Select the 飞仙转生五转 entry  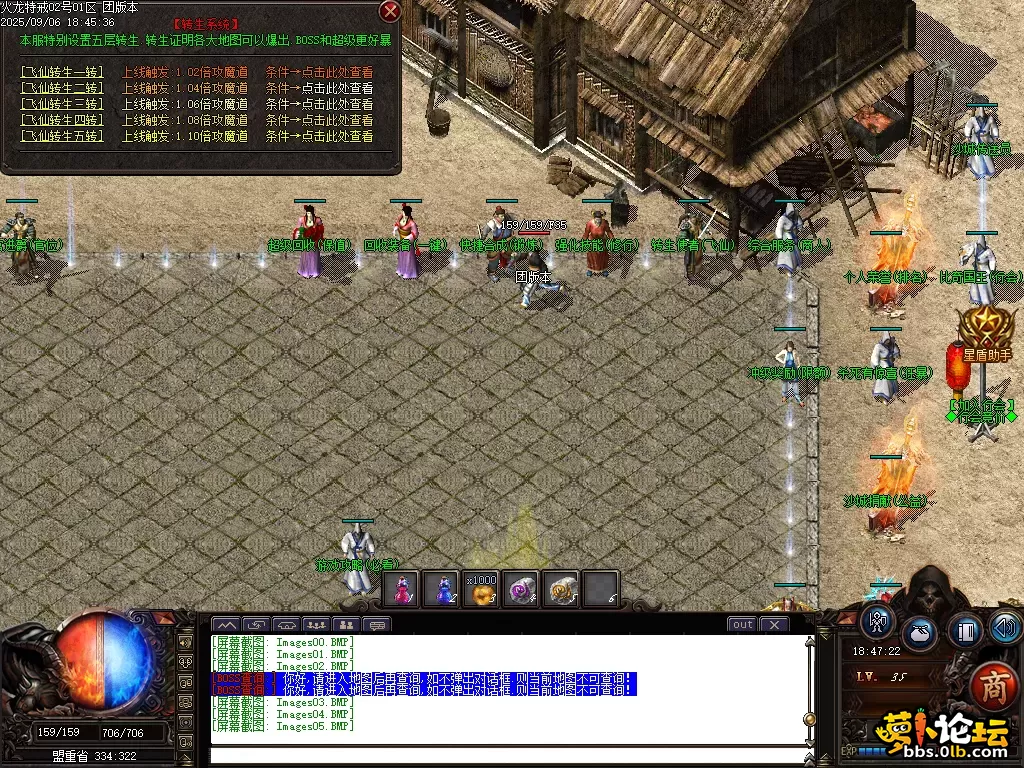click(x=61, y=136)
